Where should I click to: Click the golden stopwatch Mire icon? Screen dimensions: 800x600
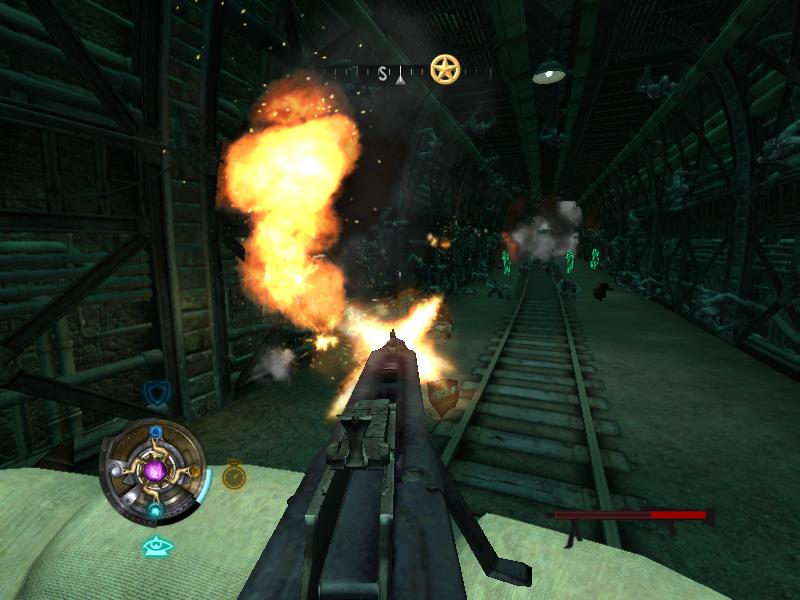click(x=234, y=474)
